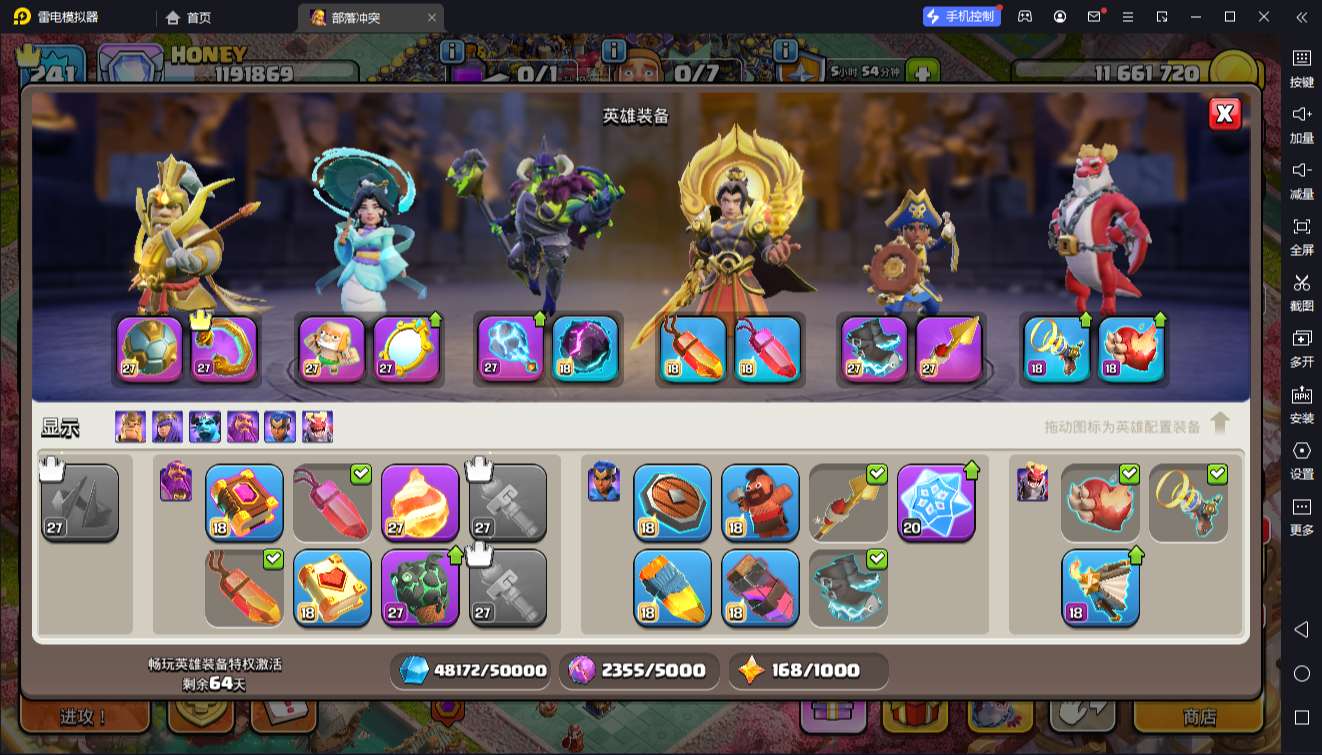This screenshot has height=755, width=1322.
Task: Choose the Healing Tome with heart cover
Action: coord(332,588)
